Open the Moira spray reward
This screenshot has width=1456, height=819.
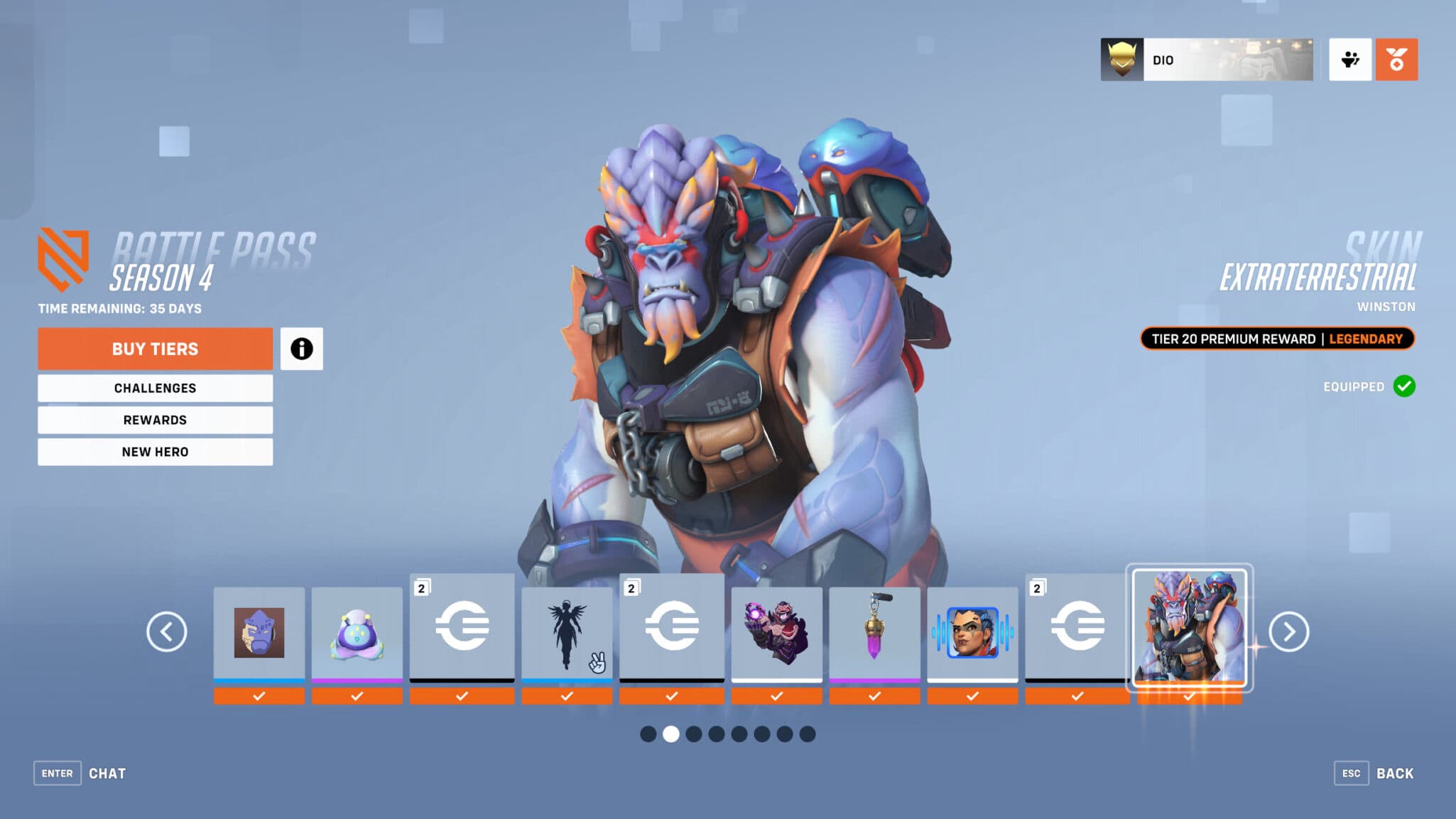(x=776, y=632)
